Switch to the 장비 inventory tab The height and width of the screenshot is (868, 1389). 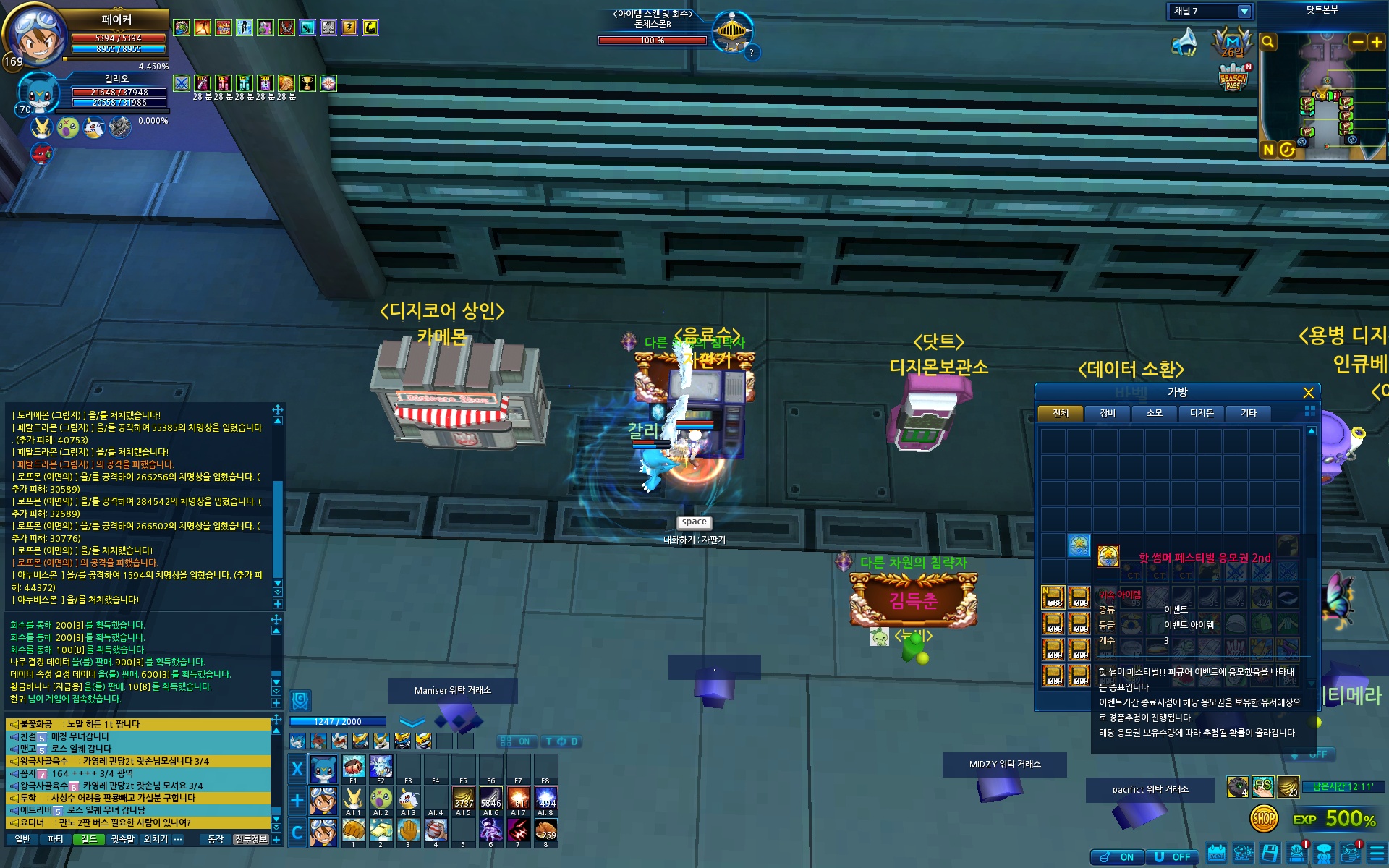(1108, 413)
